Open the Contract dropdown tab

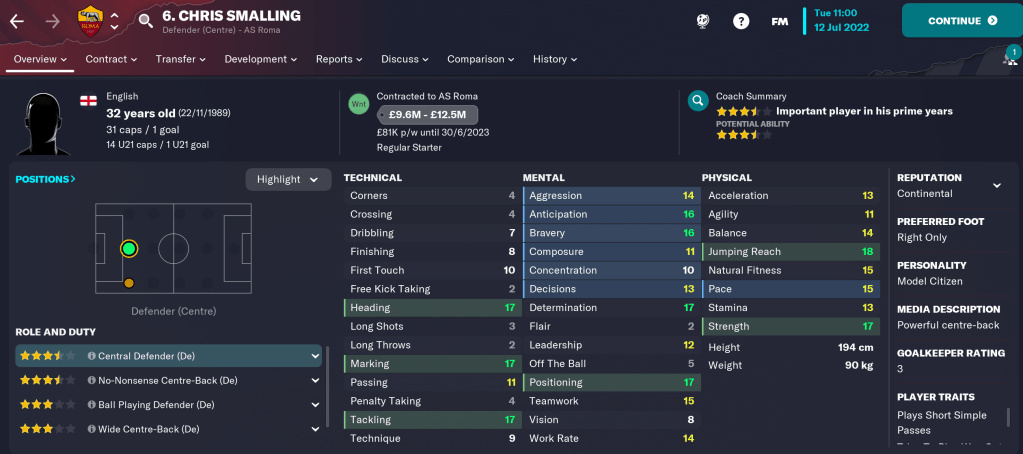pos(111,59)
